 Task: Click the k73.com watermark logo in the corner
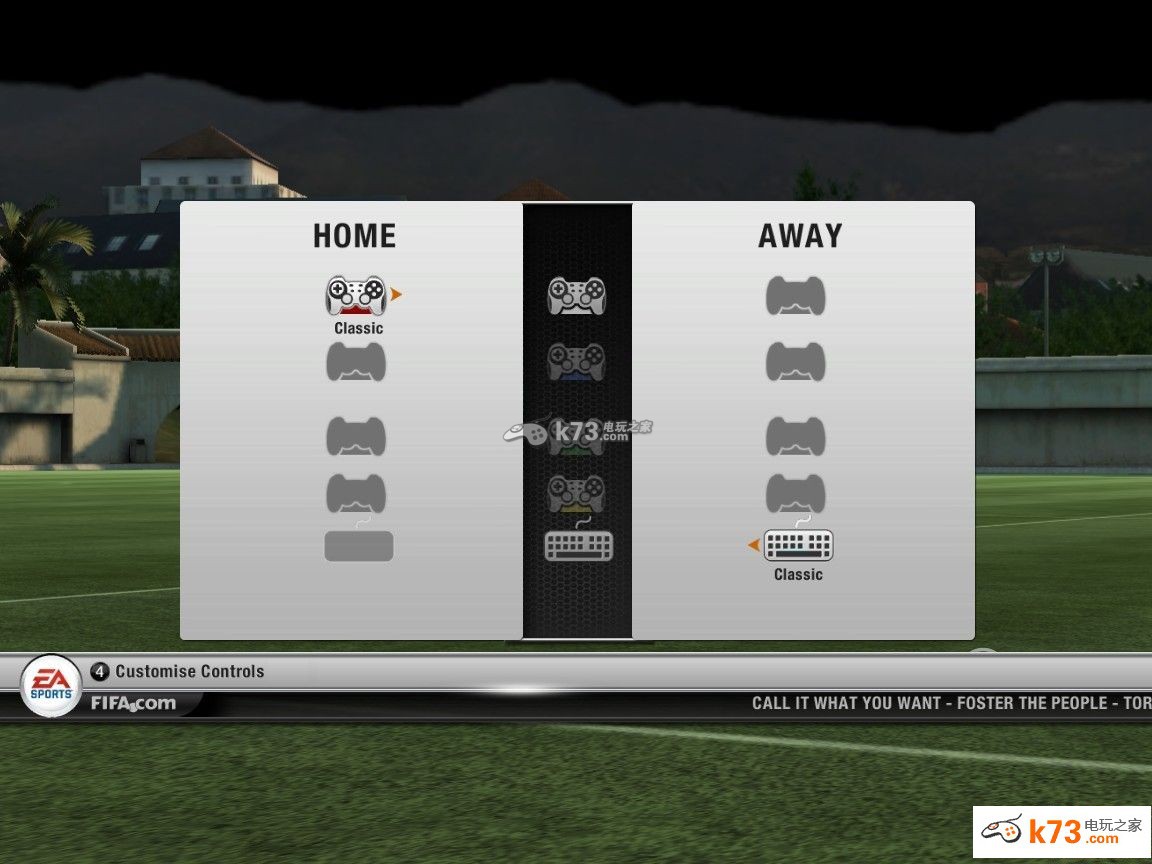(1061, 831)
